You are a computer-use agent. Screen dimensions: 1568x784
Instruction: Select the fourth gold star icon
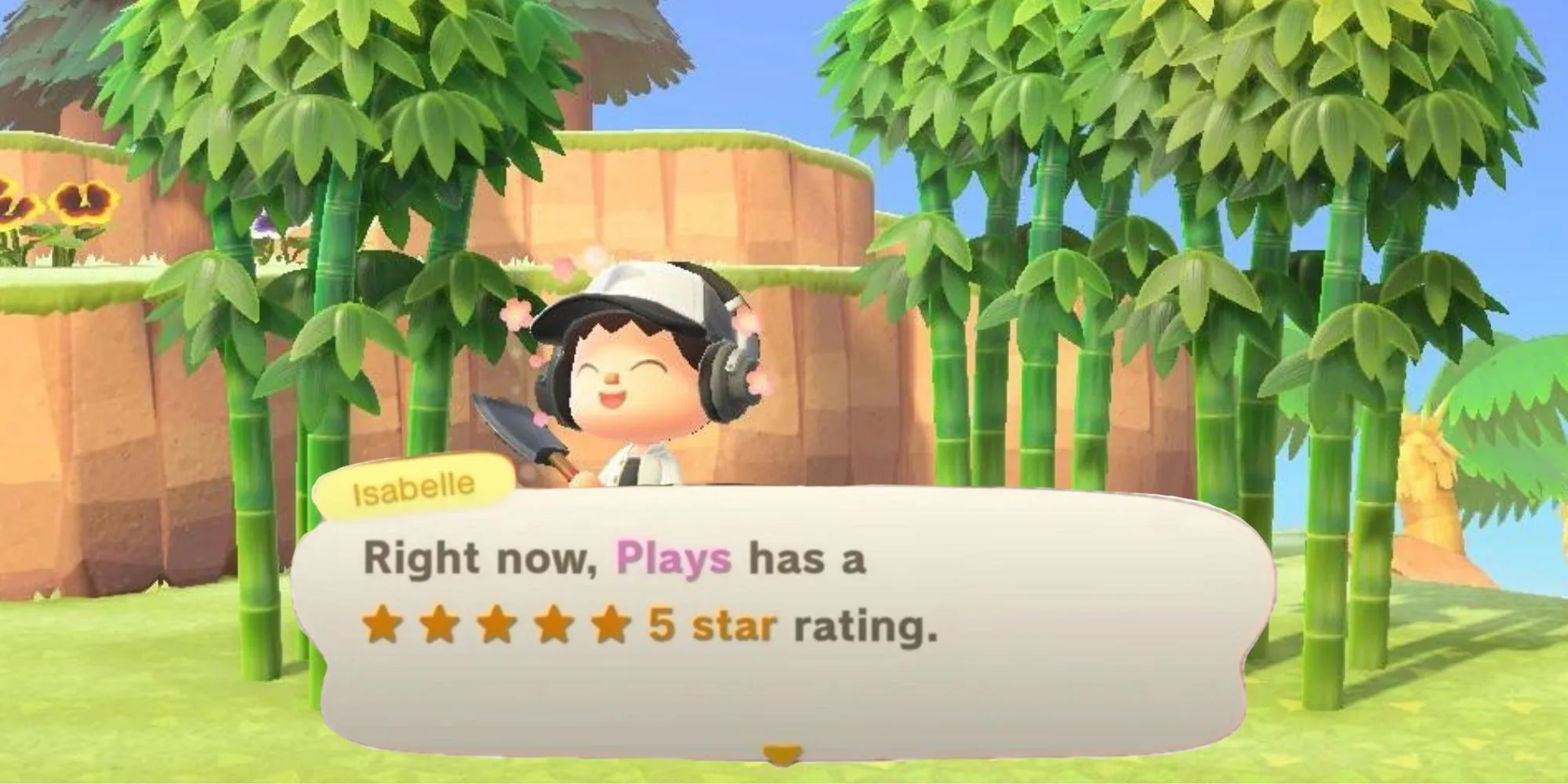(x=553, y=623)
